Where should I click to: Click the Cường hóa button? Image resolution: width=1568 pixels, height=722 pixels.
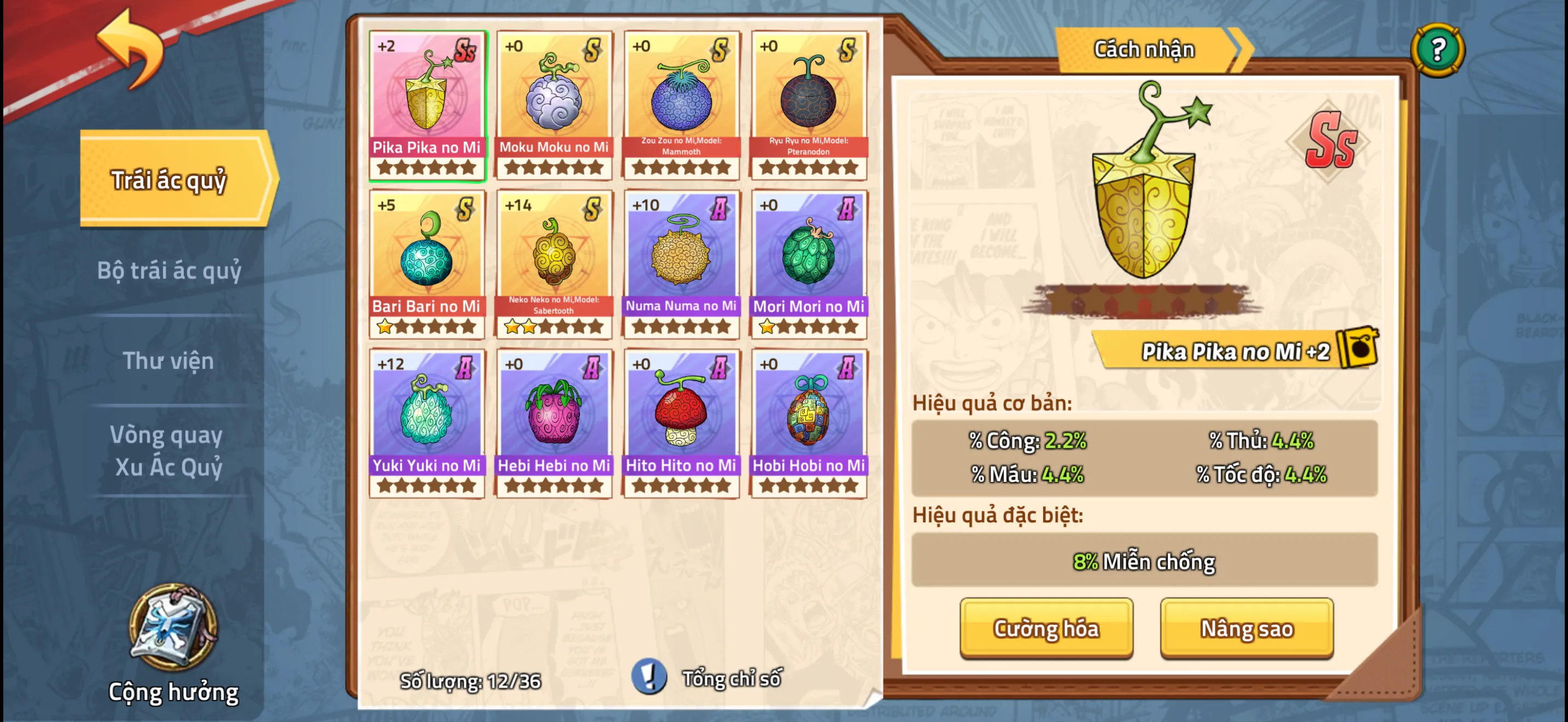[1046, 628]
